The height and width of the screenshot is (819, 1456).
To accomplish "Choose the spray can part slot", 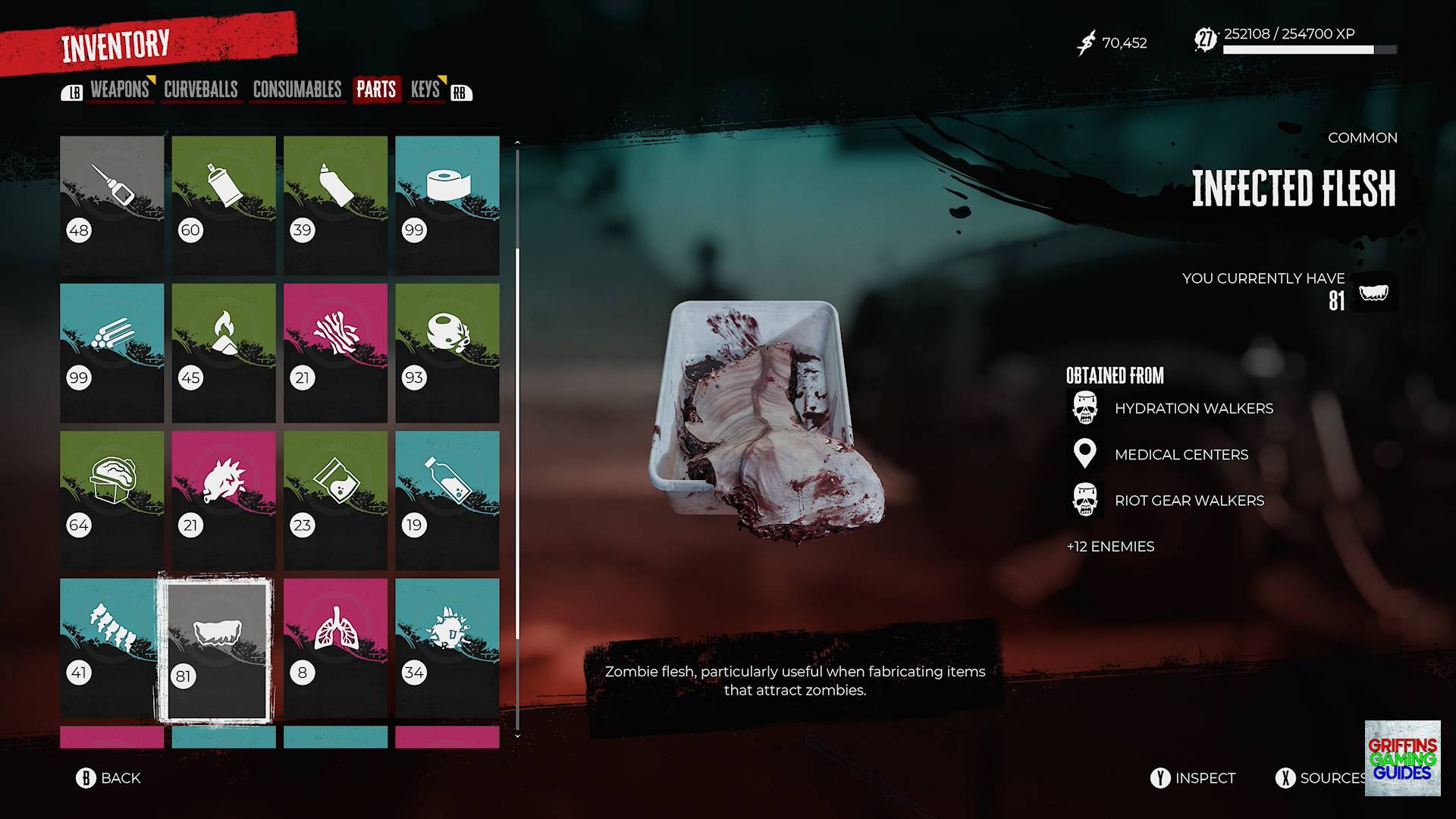I will point(224,205).
